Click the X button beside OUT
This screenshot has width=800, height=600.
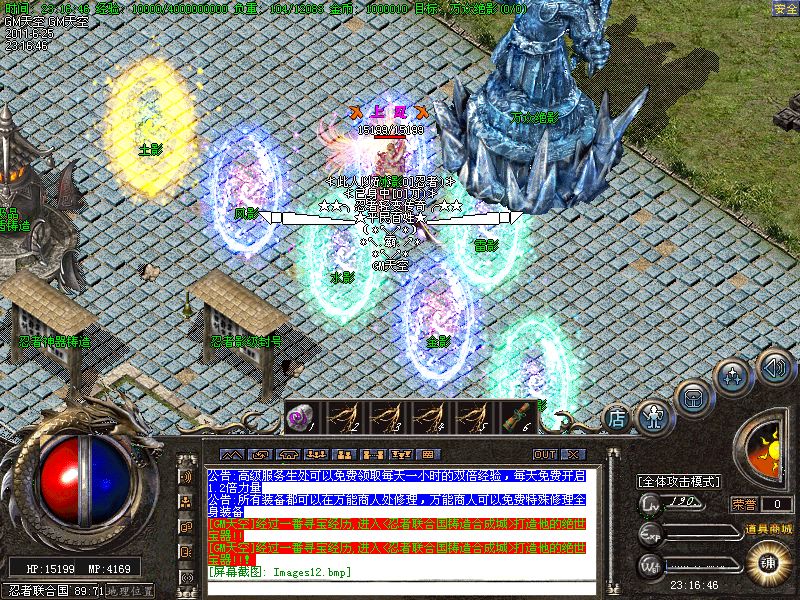[x=574, y=455]
